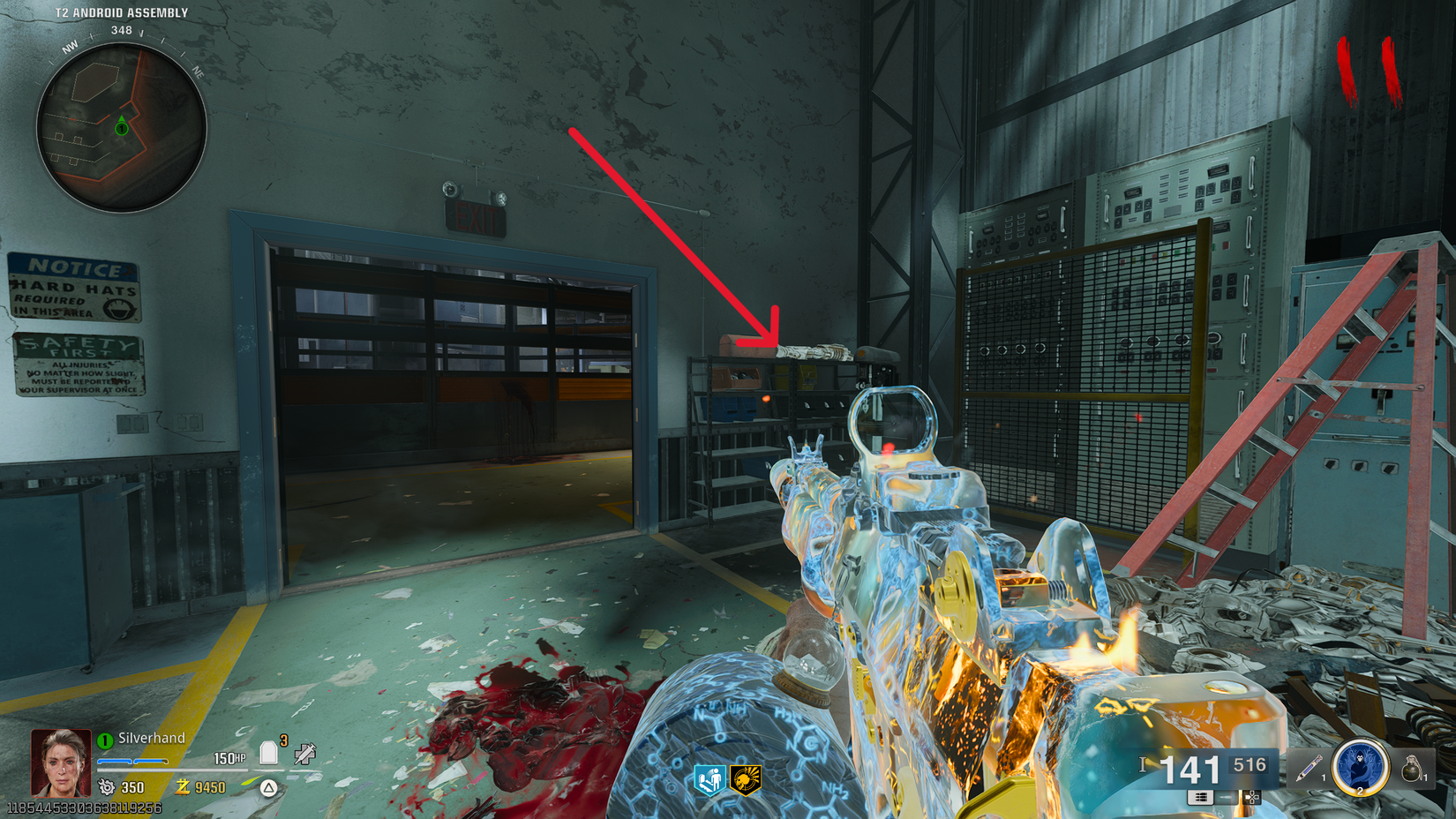Click the Safety First sign on the wall

click(x=78, y=366)
